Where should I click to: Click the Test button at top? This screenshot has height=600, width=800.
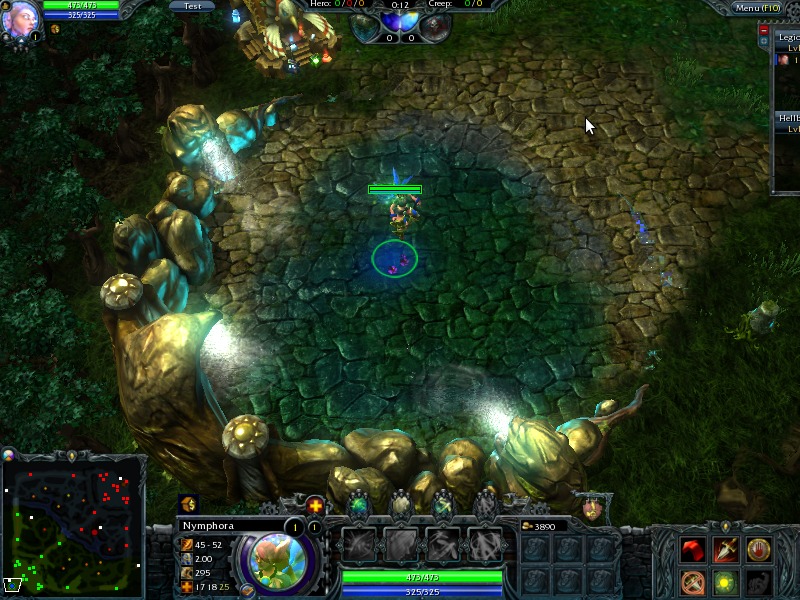tap(192, 6)
